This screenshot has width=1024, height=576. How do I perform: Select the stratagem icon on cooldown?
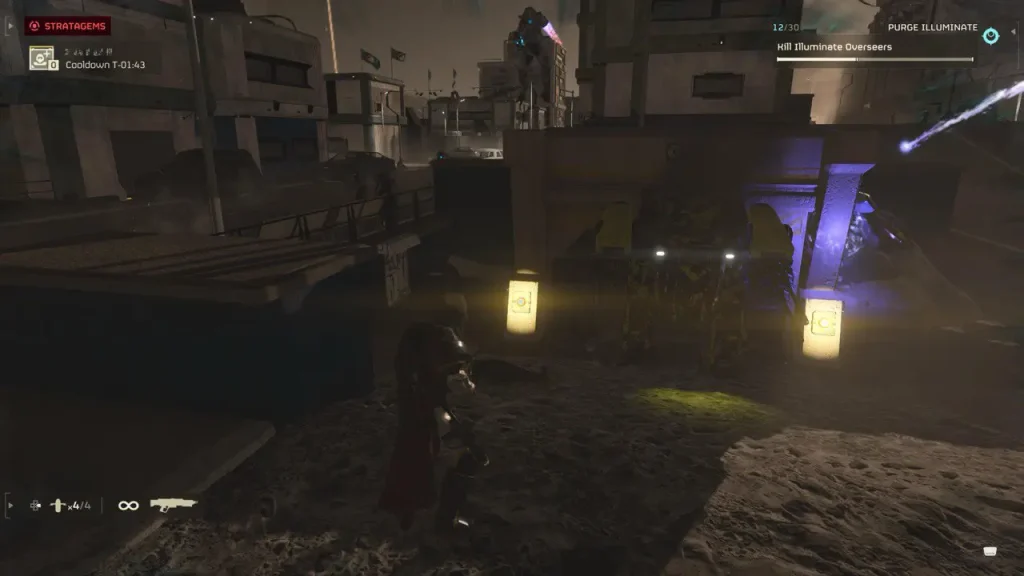(x=42, y=58)
